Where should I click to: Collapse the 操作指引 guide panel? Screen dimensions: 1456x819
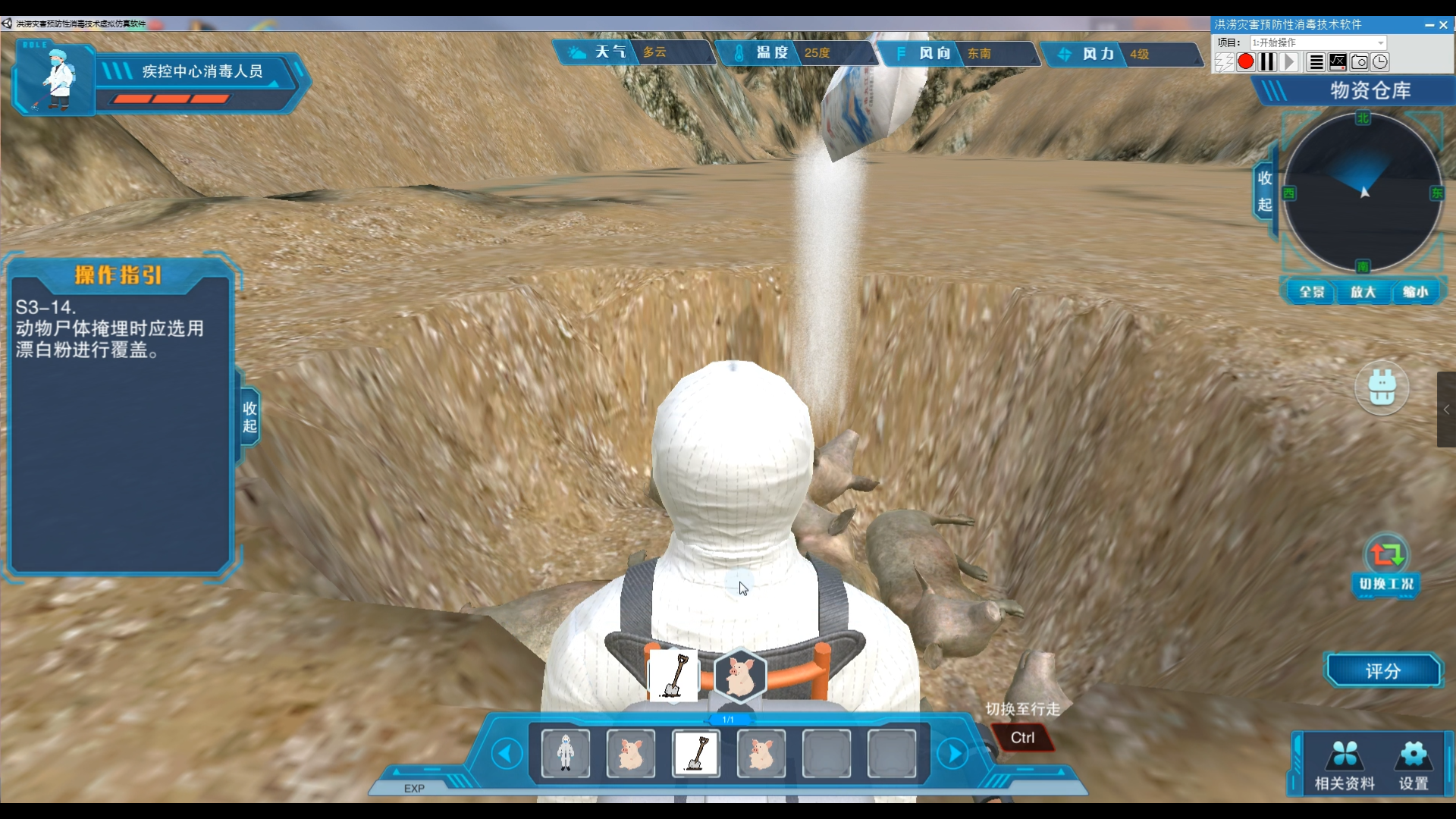point(249,417)
